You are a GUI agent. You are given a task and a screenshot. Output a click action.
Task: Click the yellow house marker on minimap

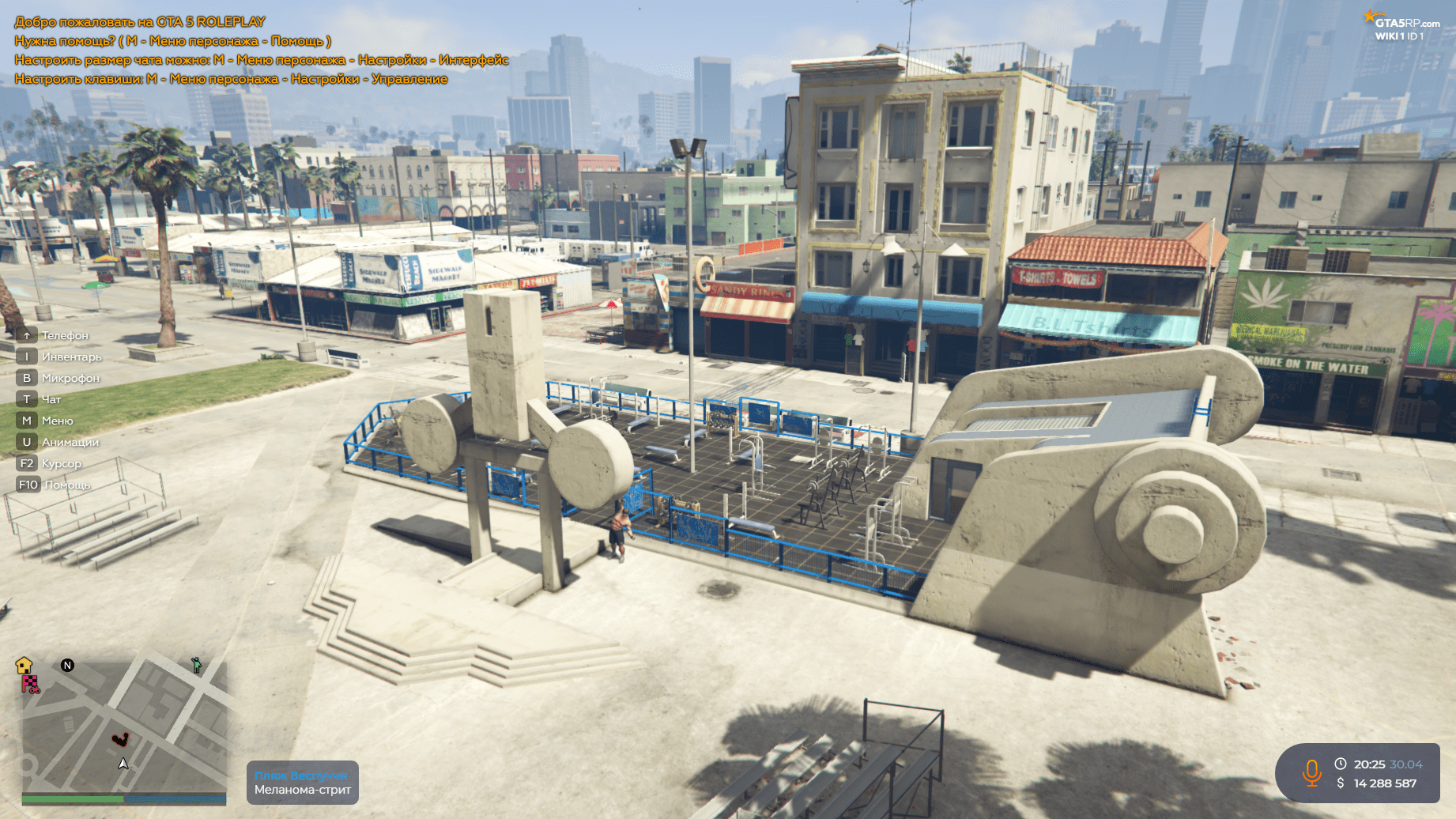24,665
